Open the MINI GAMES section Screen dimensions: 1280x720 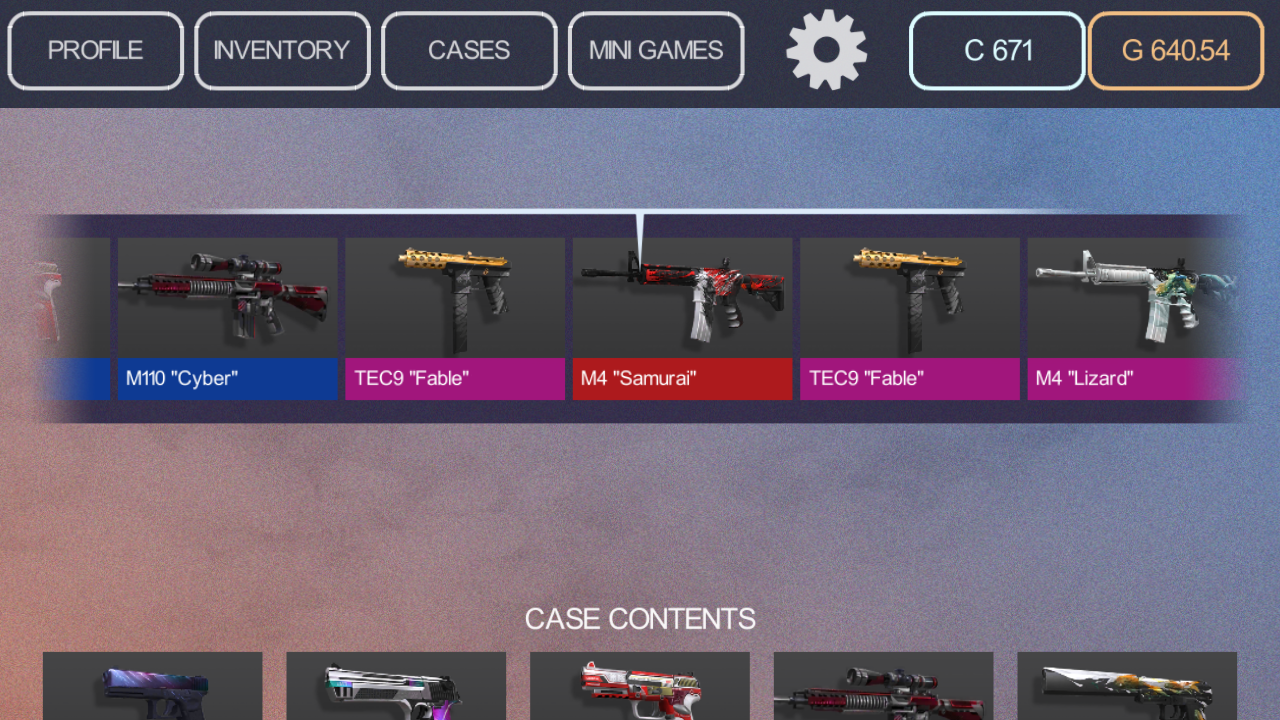[656, 50]
